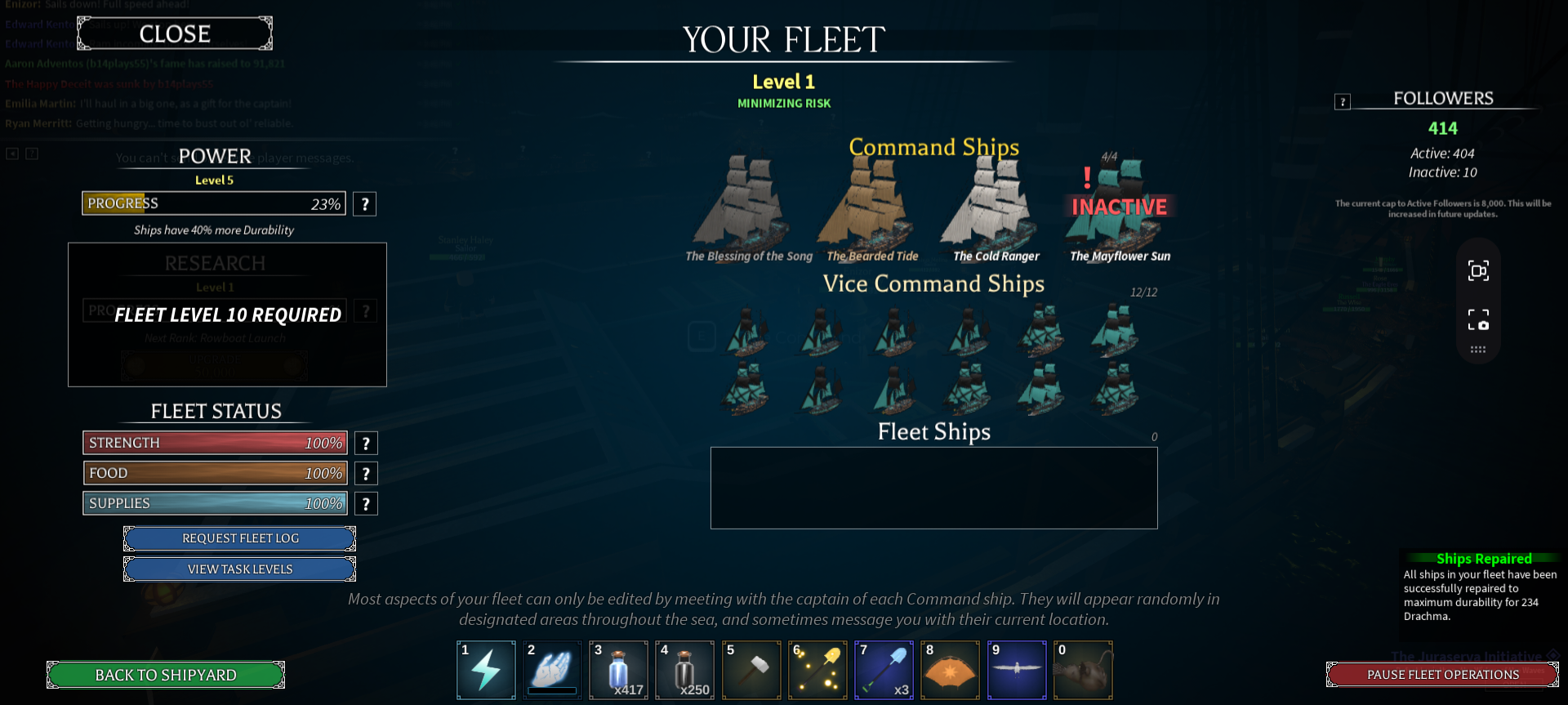Activate the lightning bolt hotbar slot
The width and height of the screenshot is (1568, 705).
point(486,671)
